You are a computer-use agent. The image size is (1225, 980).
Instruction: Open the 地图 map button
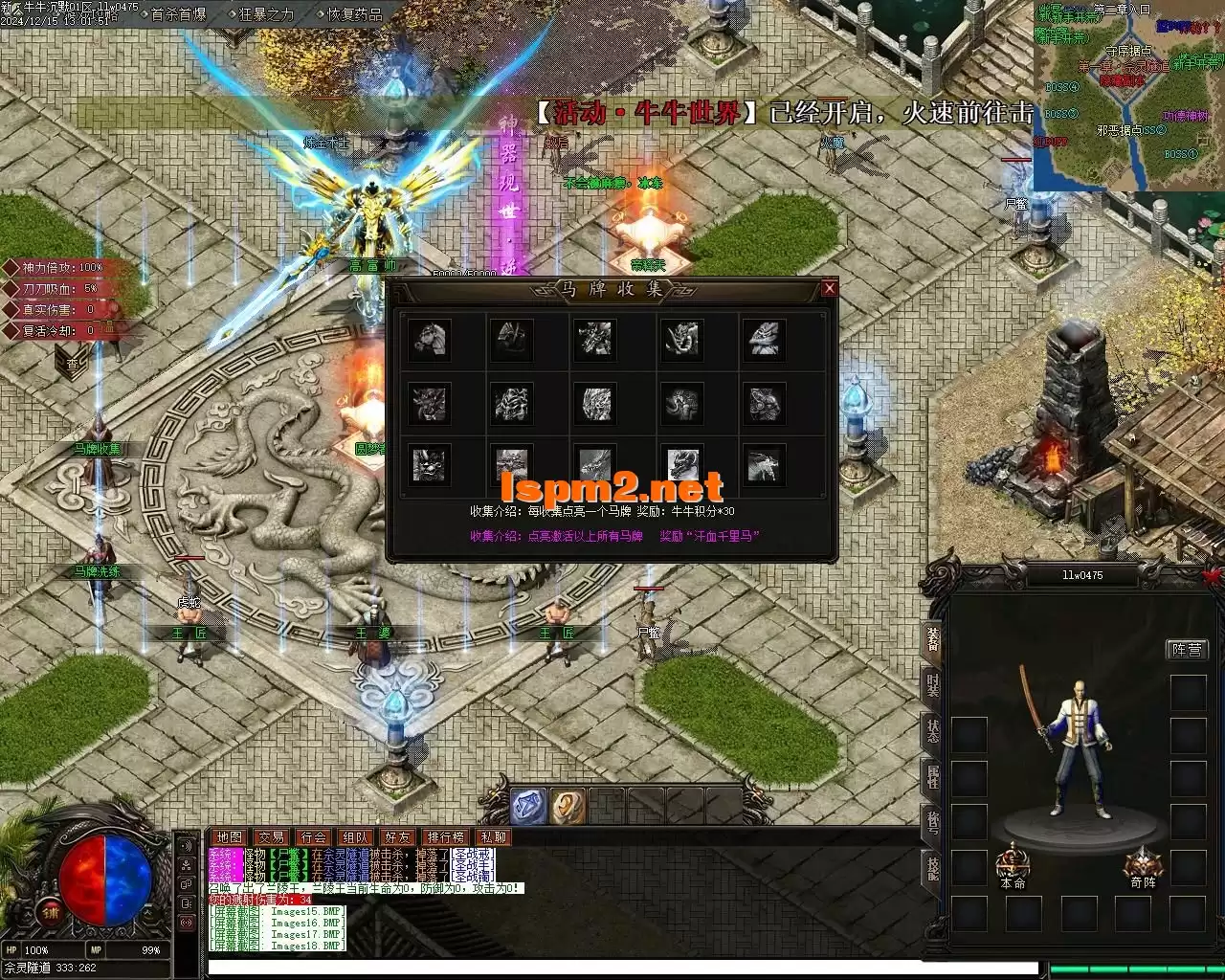tap(229, 837)
